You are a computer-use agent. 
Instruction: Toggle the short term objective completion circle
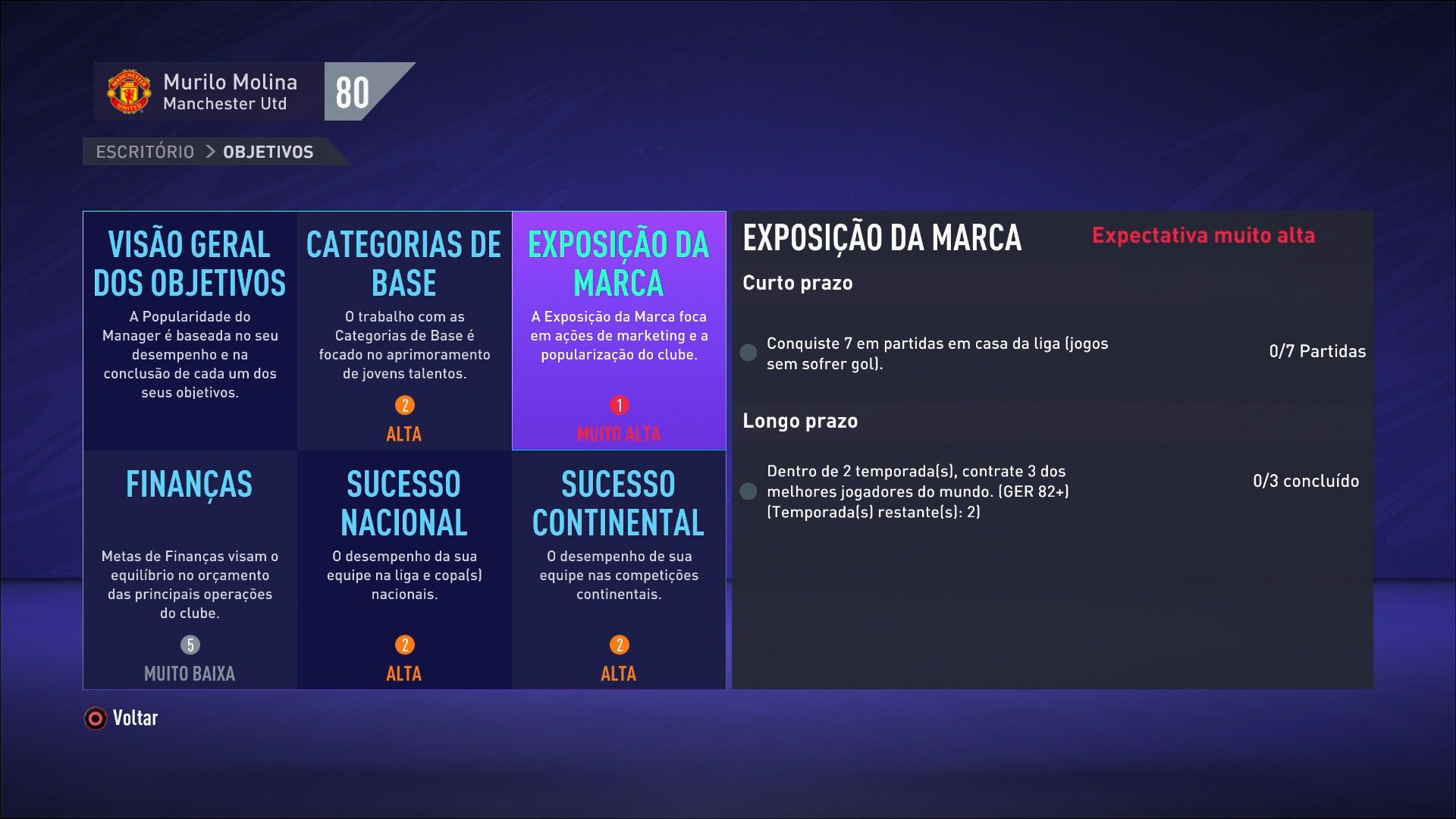point(748,352)
